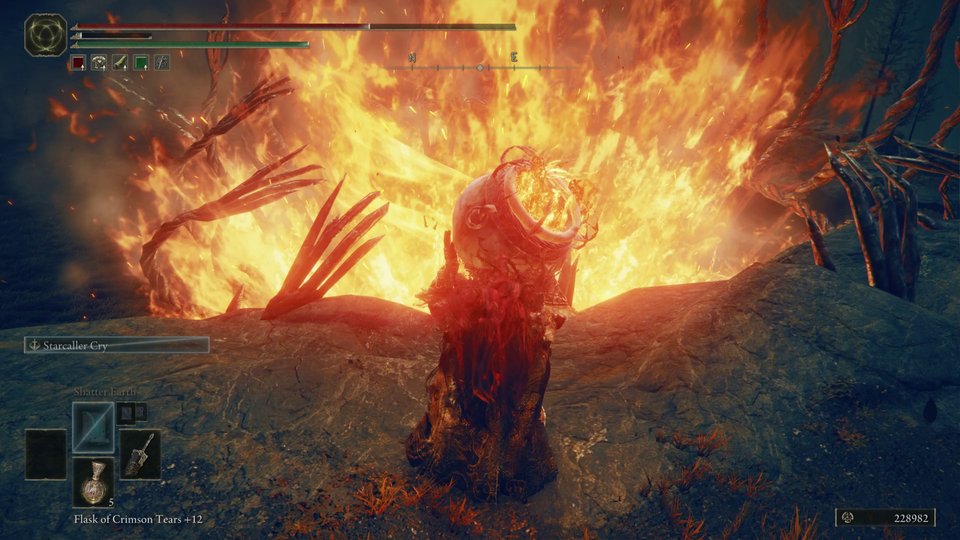The height and width of the screenshot is (540, 960).
Task: Select the greatsword right-hand weapon slot
Action: (x=140, y=454)
